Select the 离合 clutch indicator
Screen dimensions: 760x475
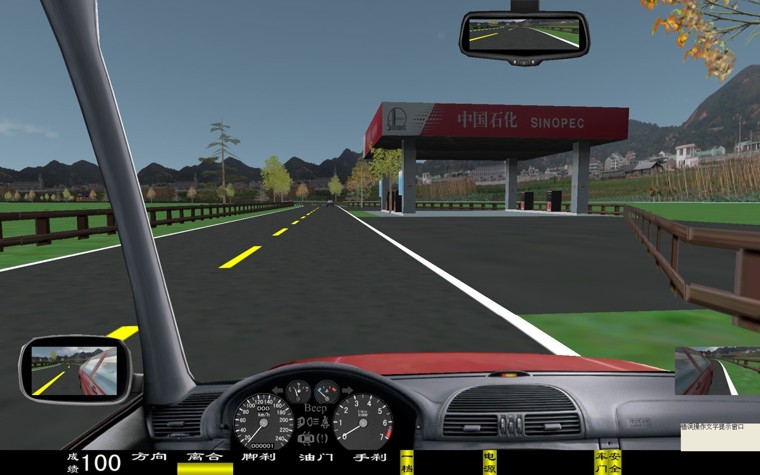[204, 457]
